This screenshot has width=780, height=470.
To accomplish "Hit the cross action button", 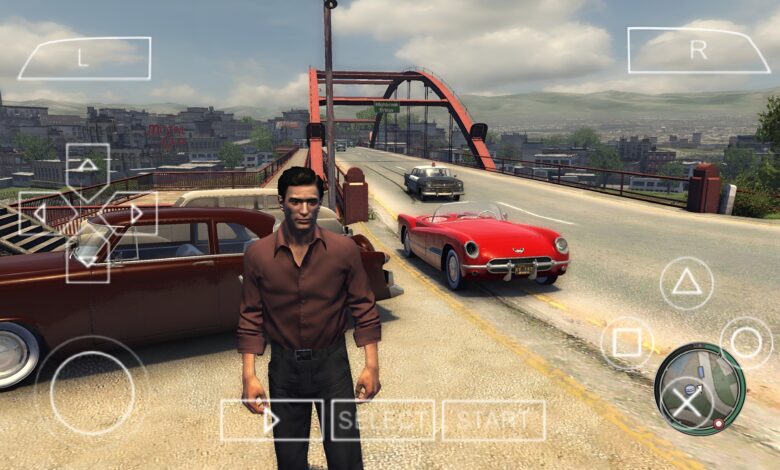I will pyautogui.click(x=686, y=403).
